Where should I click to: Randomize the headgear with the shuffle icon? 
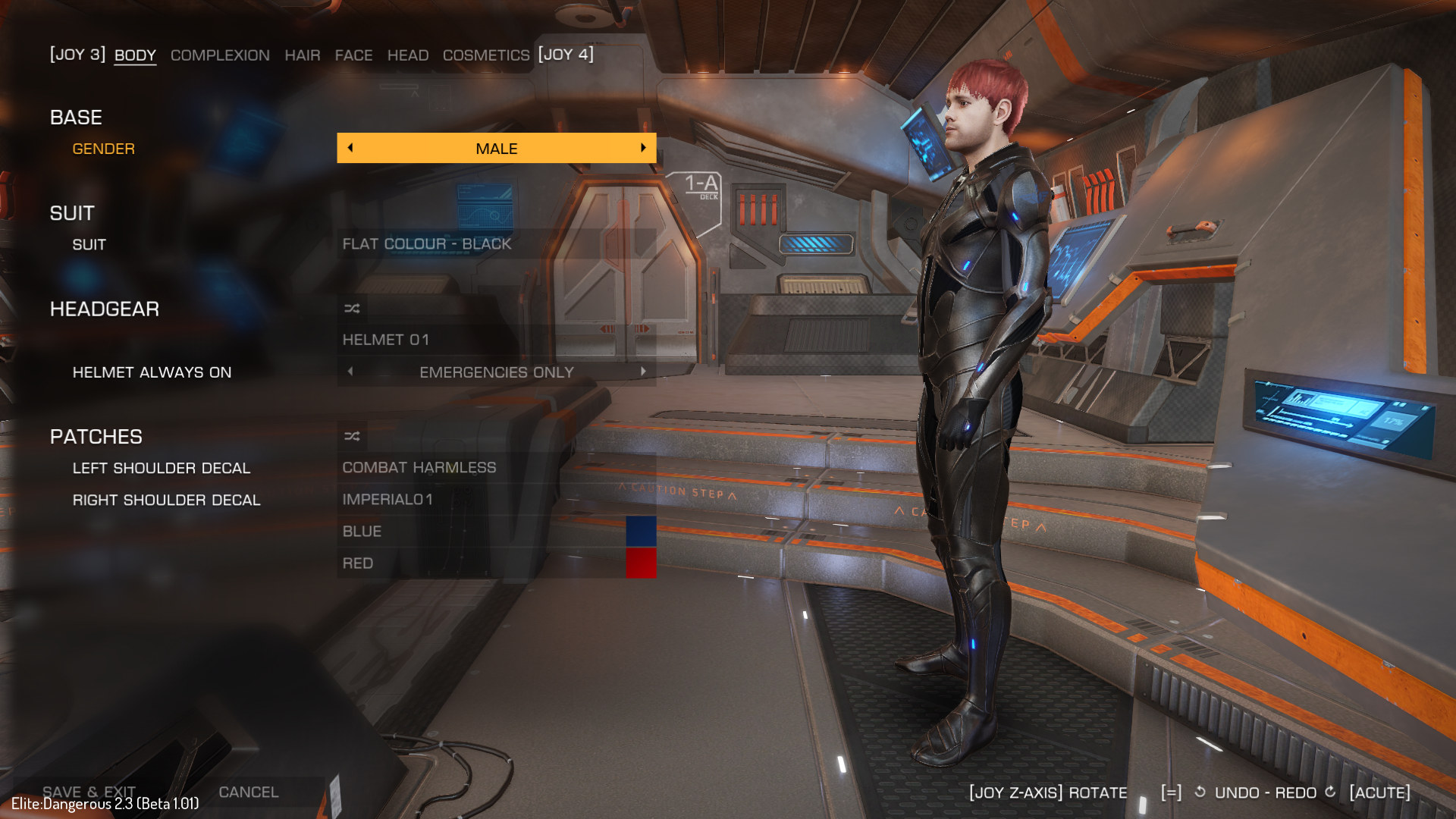point(352,309)
